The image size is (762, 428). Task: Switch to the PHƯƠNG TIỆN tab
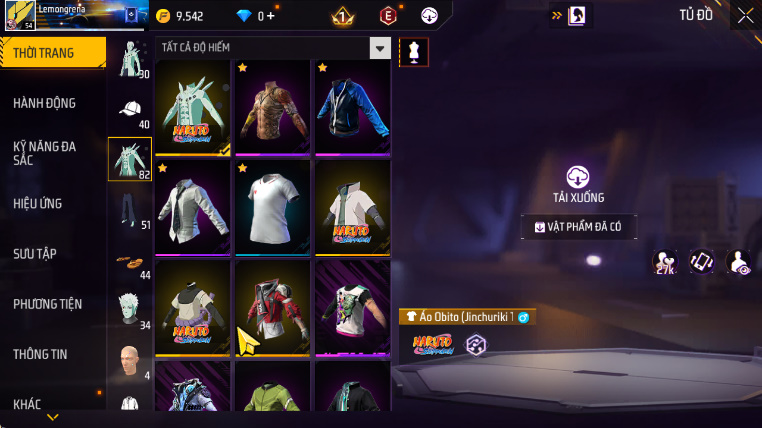pos(48,304)
